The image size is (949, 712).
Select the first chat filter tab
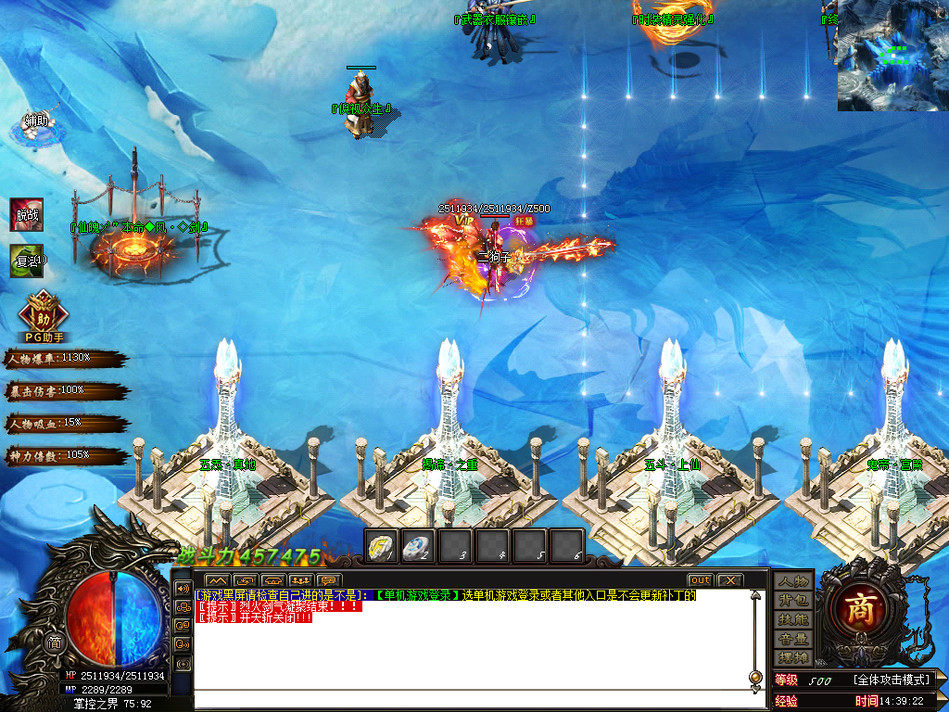tap(217, 580)
